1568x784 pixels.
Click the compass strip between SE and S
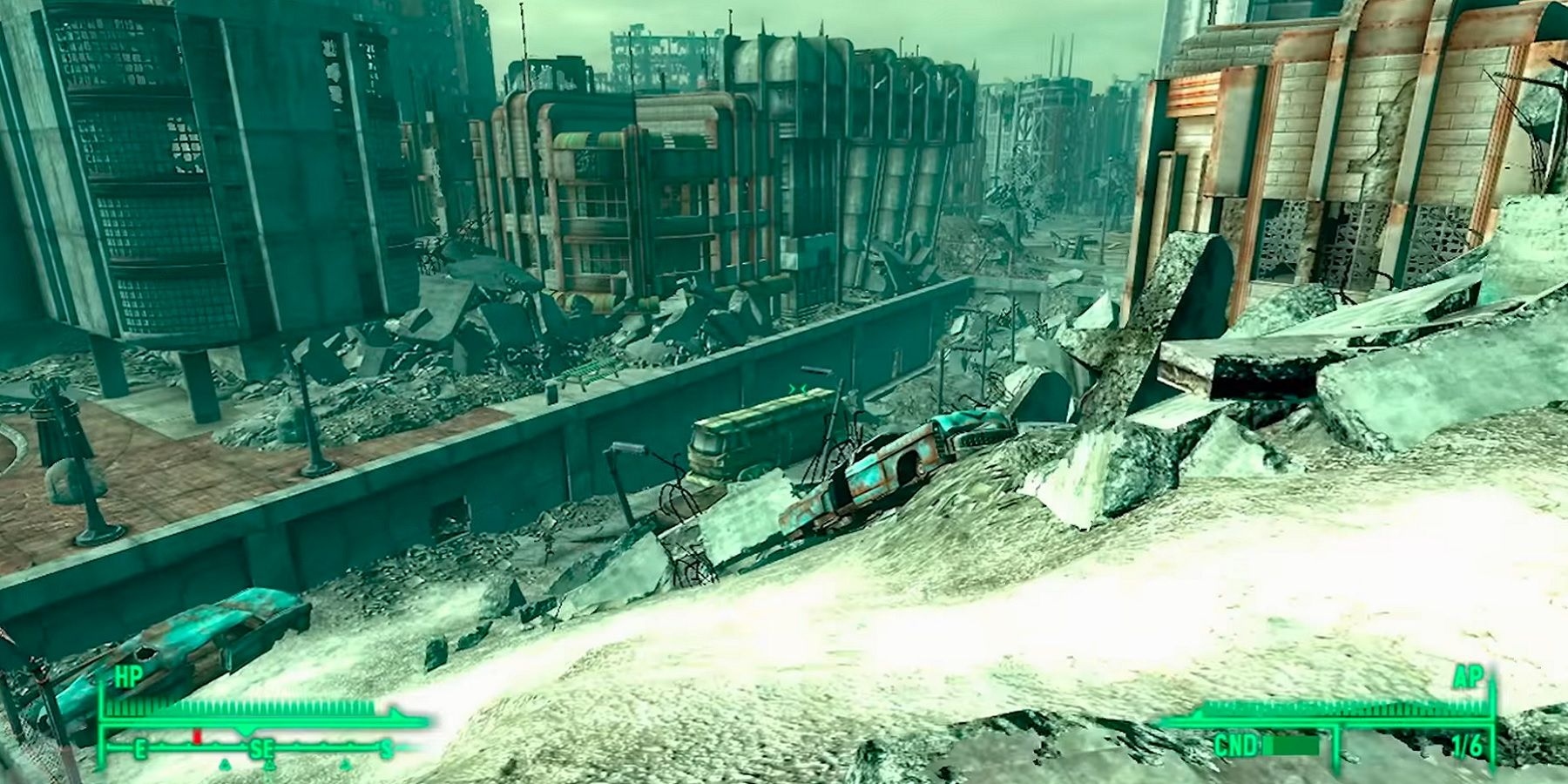(x=322, y=746)
